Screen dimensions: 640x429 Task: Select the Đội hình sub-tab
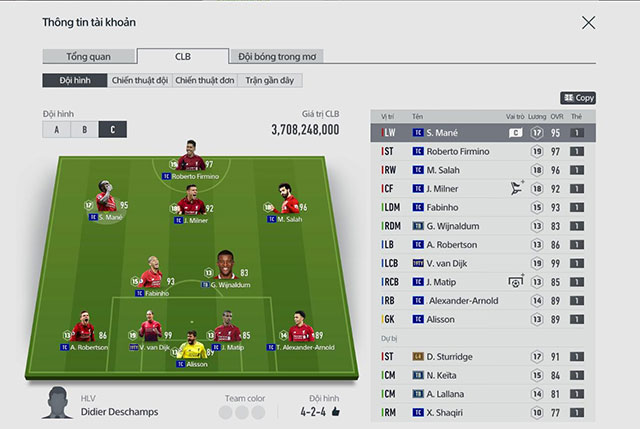(73, 80)
